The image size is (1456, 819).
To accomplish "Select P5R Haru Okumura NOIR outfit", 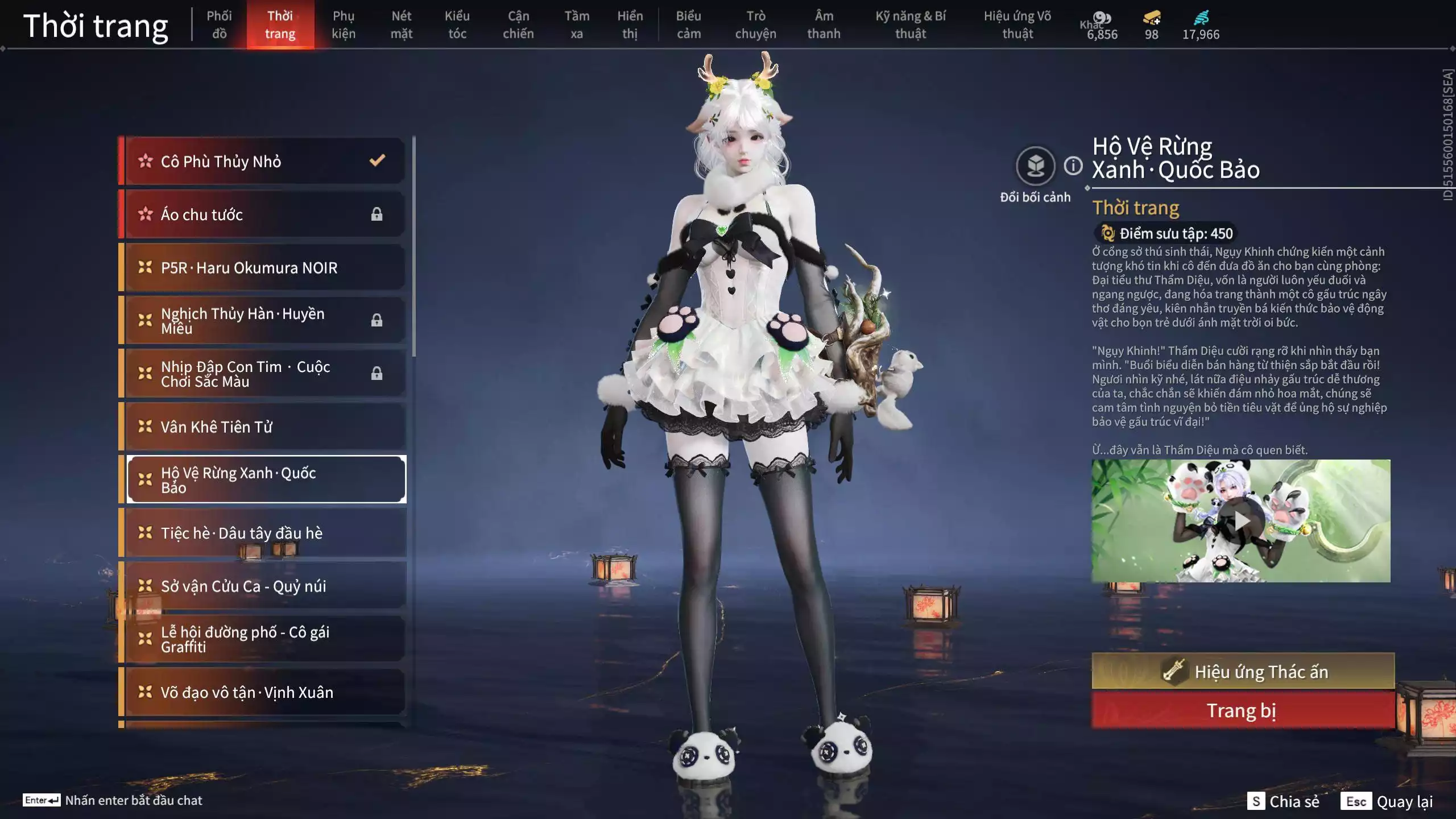I will coord(264,267).
